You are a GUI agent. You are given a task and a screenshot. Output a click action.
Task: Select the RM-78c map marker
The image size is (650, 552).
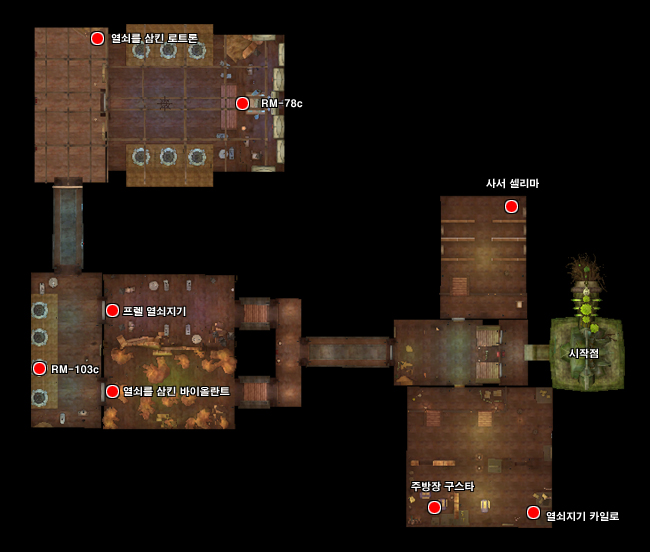[242, 103]
